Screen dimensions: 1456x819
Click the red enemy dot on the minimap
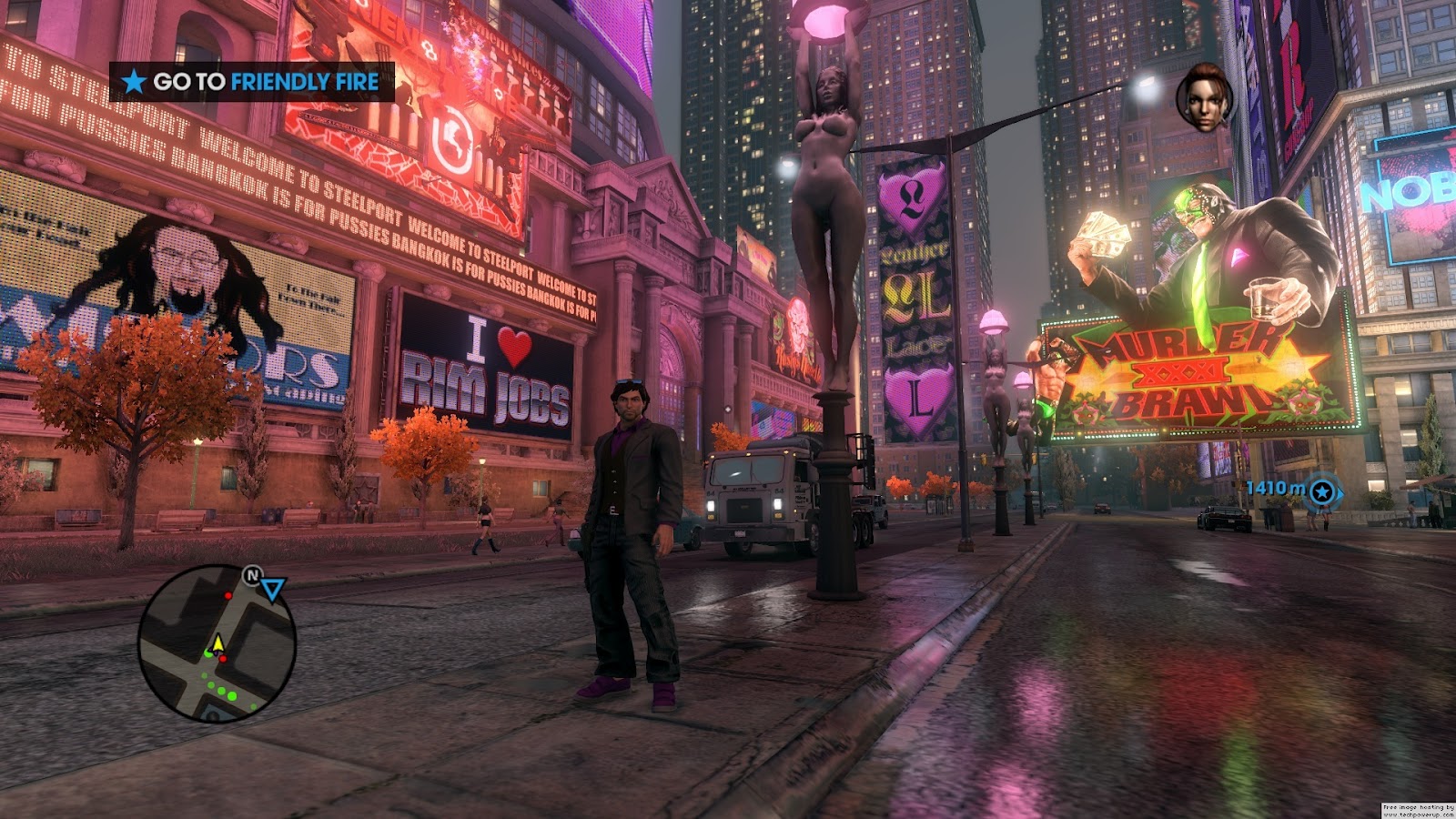tap(228, 596)
